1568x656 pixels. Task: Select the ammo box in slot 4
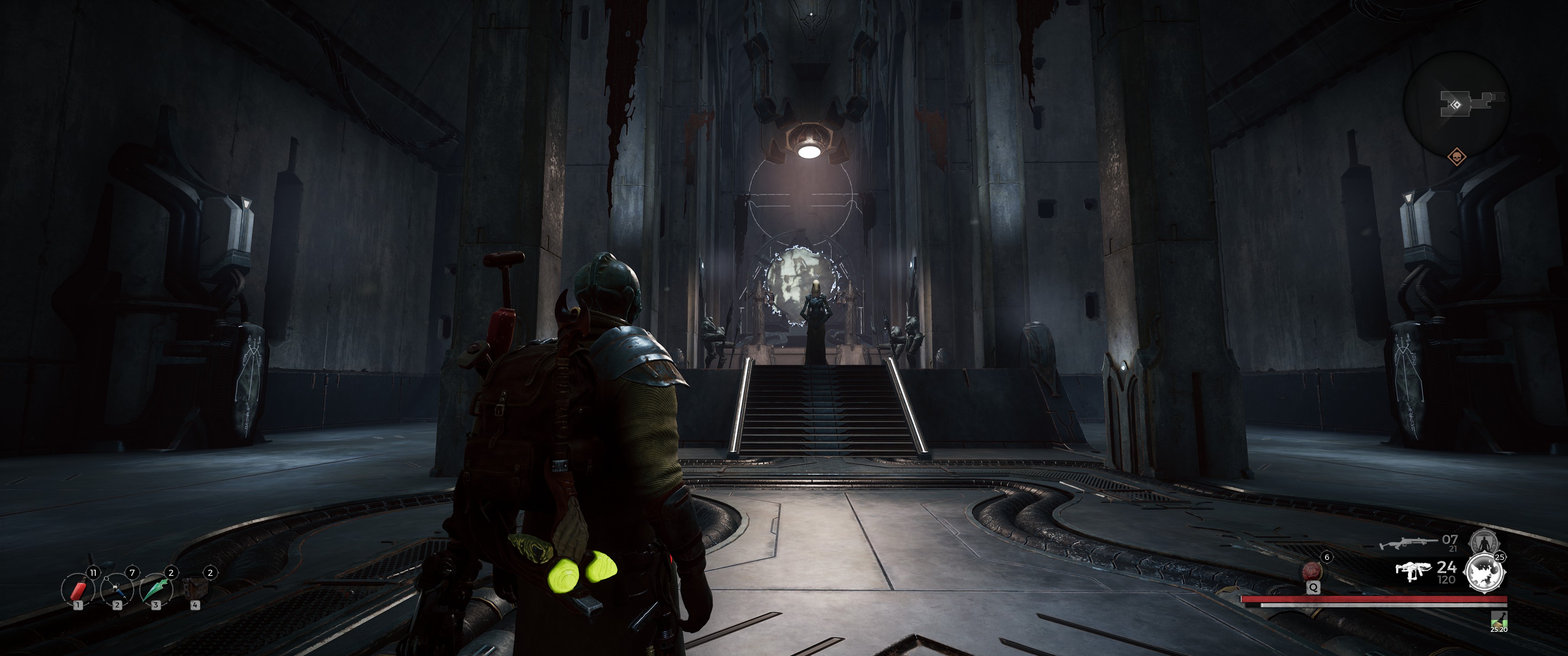tap(196, 589)
